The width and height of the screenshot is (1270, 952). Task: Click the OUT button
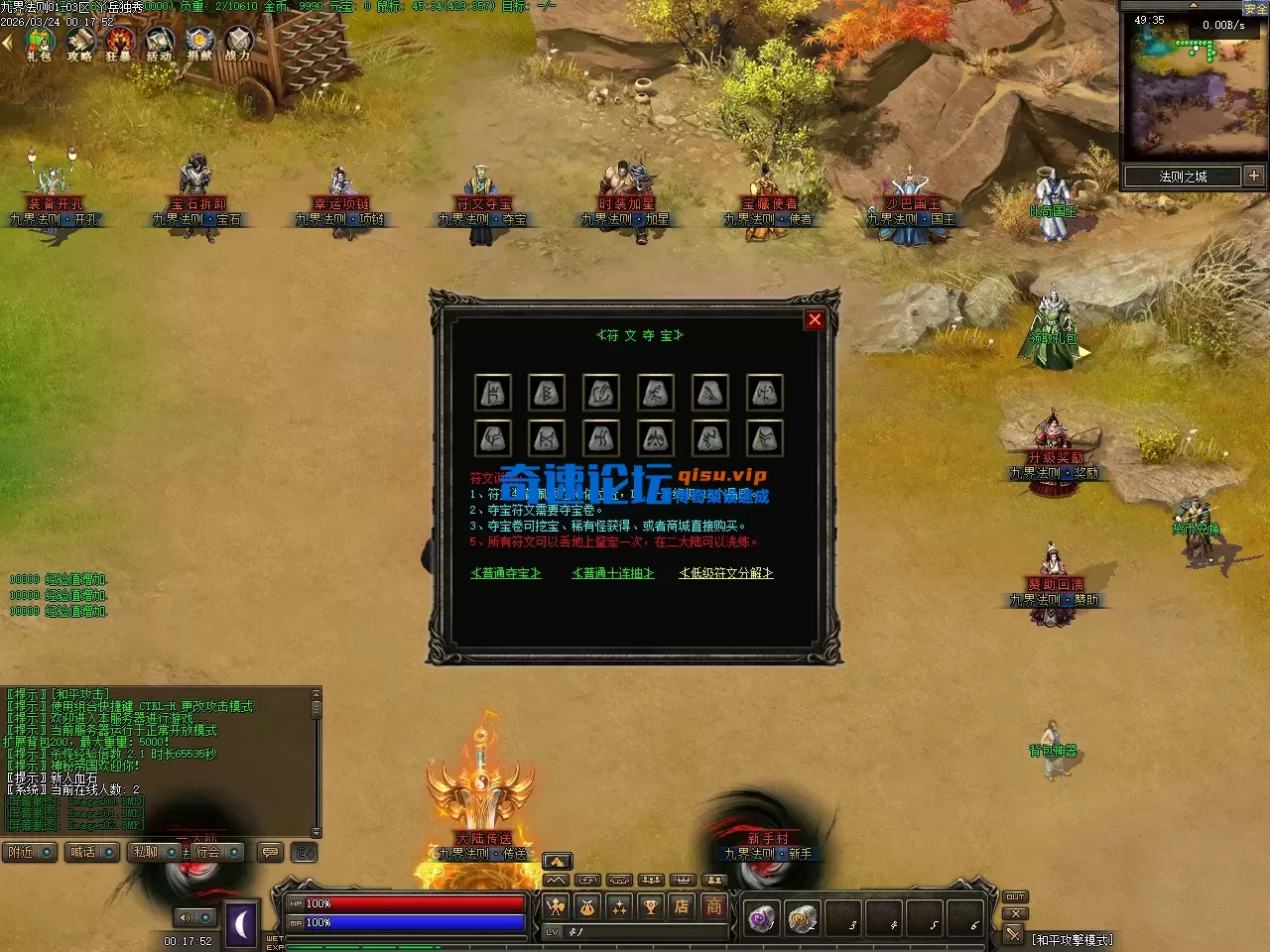1015,896
